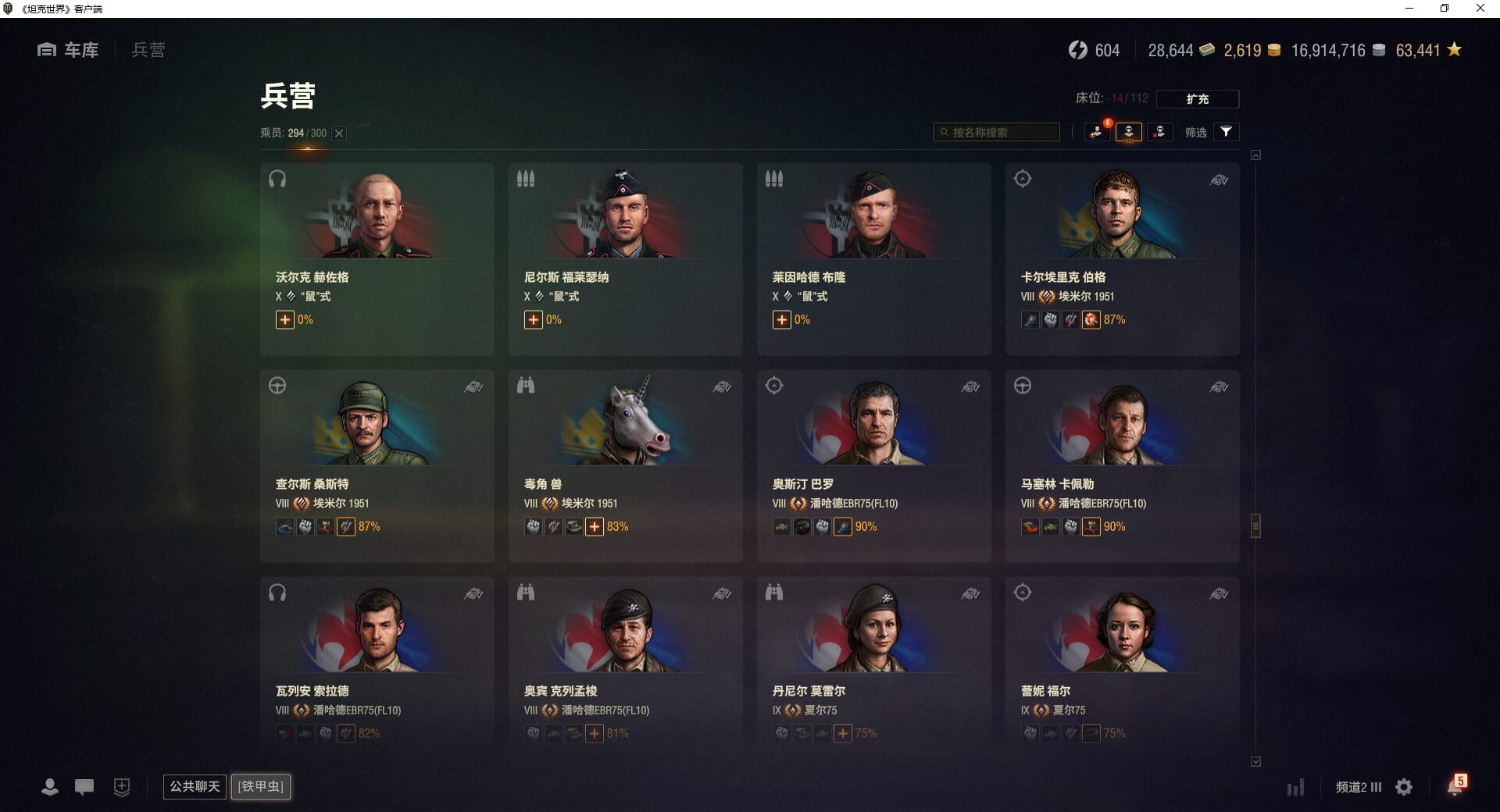Image resolution: width=1500 pixels, height=812 pixels.
Task: Open the contacts person icon in bottom bar
Action: click(50, 787)
